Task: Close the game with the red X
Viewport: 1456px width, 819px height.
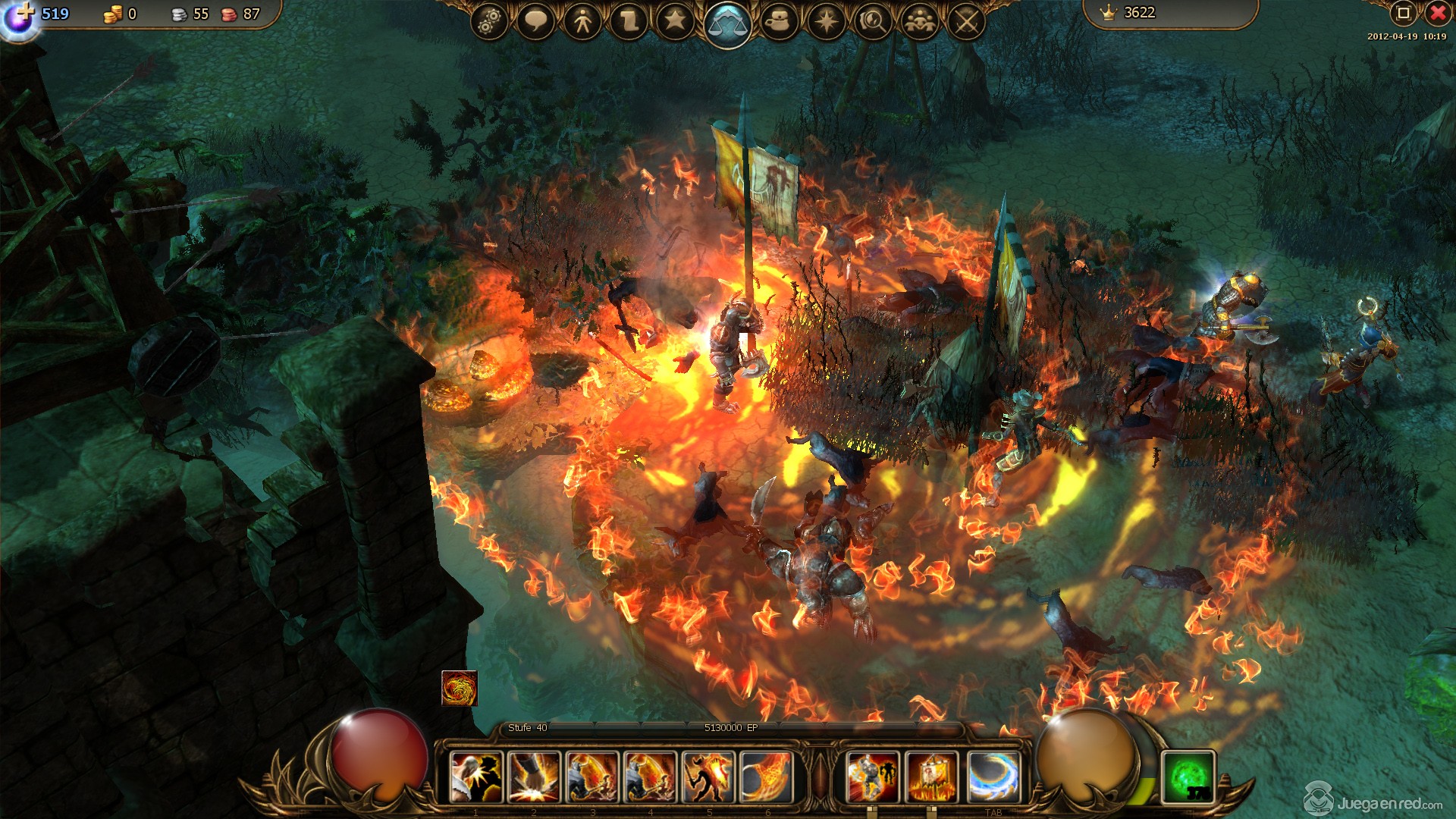Action: pos(1438,13)
